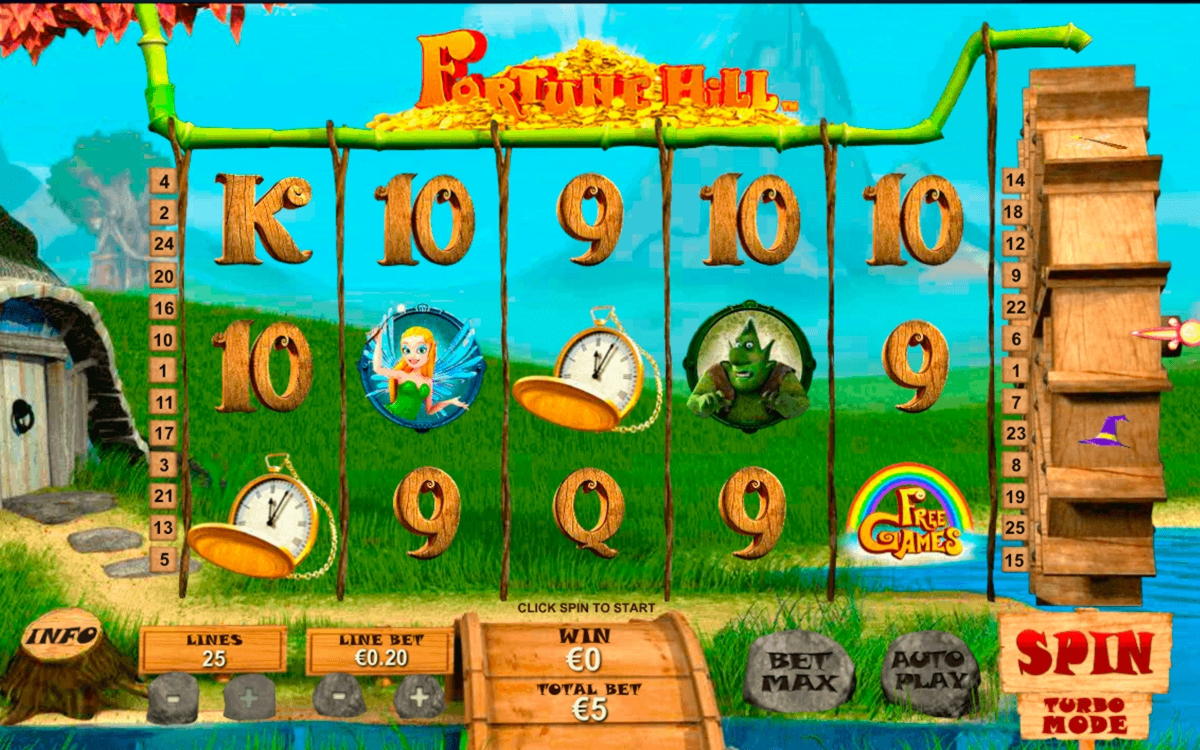The height and width of the screenshot is (750, 1200).
Task: Select the Bet Max stone
Action: tap(798, 673)
